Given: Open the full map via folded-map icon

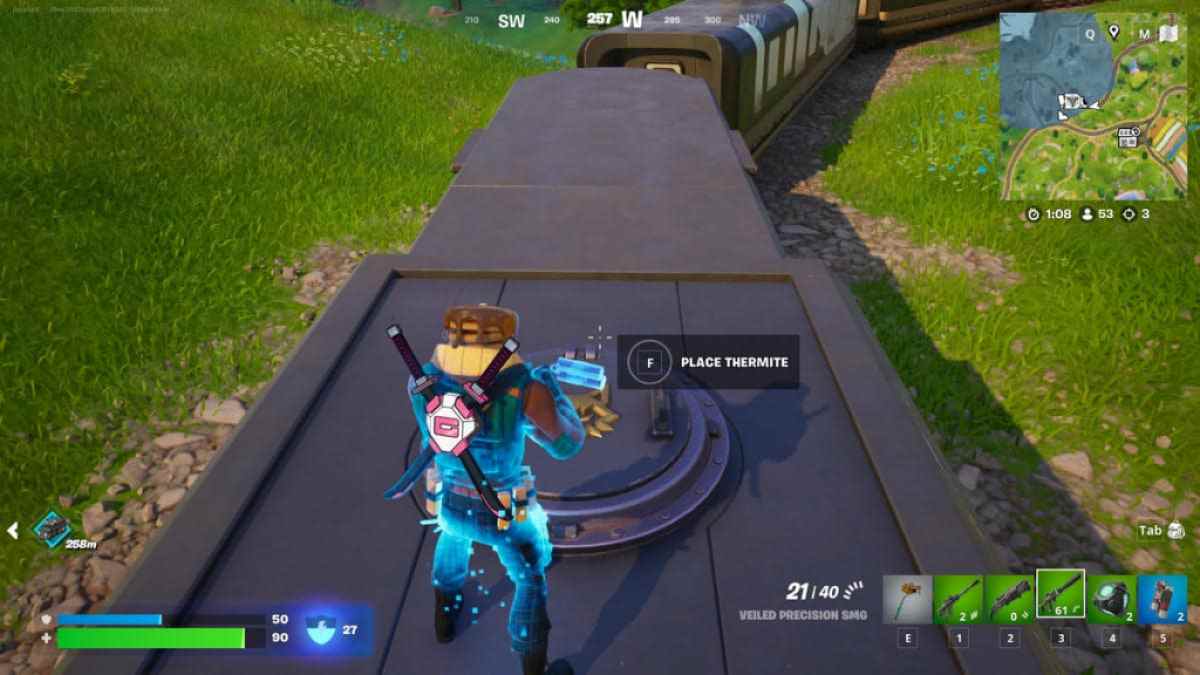Looking at the screenshot, I should (1168, 33).
